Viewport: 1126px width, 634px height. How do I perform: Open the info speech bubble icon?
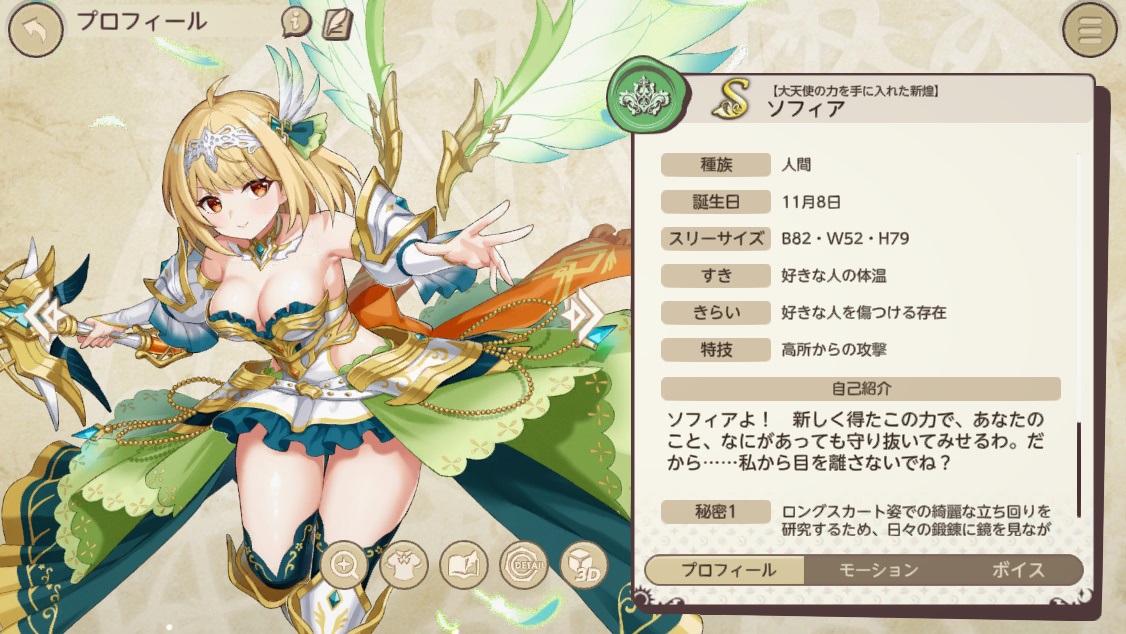coord(296,23)
